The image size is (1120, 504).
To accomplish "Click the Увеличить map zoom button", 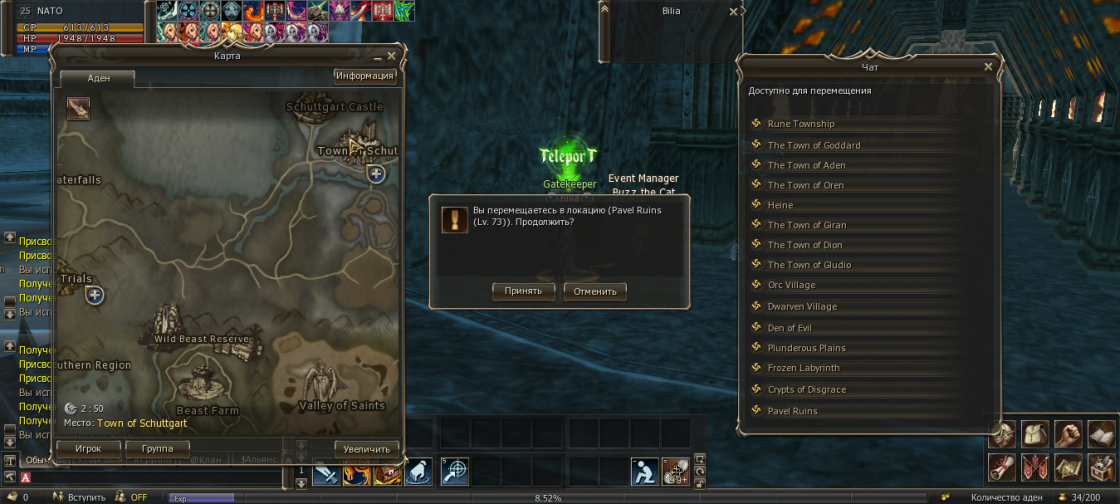I will [x=366, y=448].
